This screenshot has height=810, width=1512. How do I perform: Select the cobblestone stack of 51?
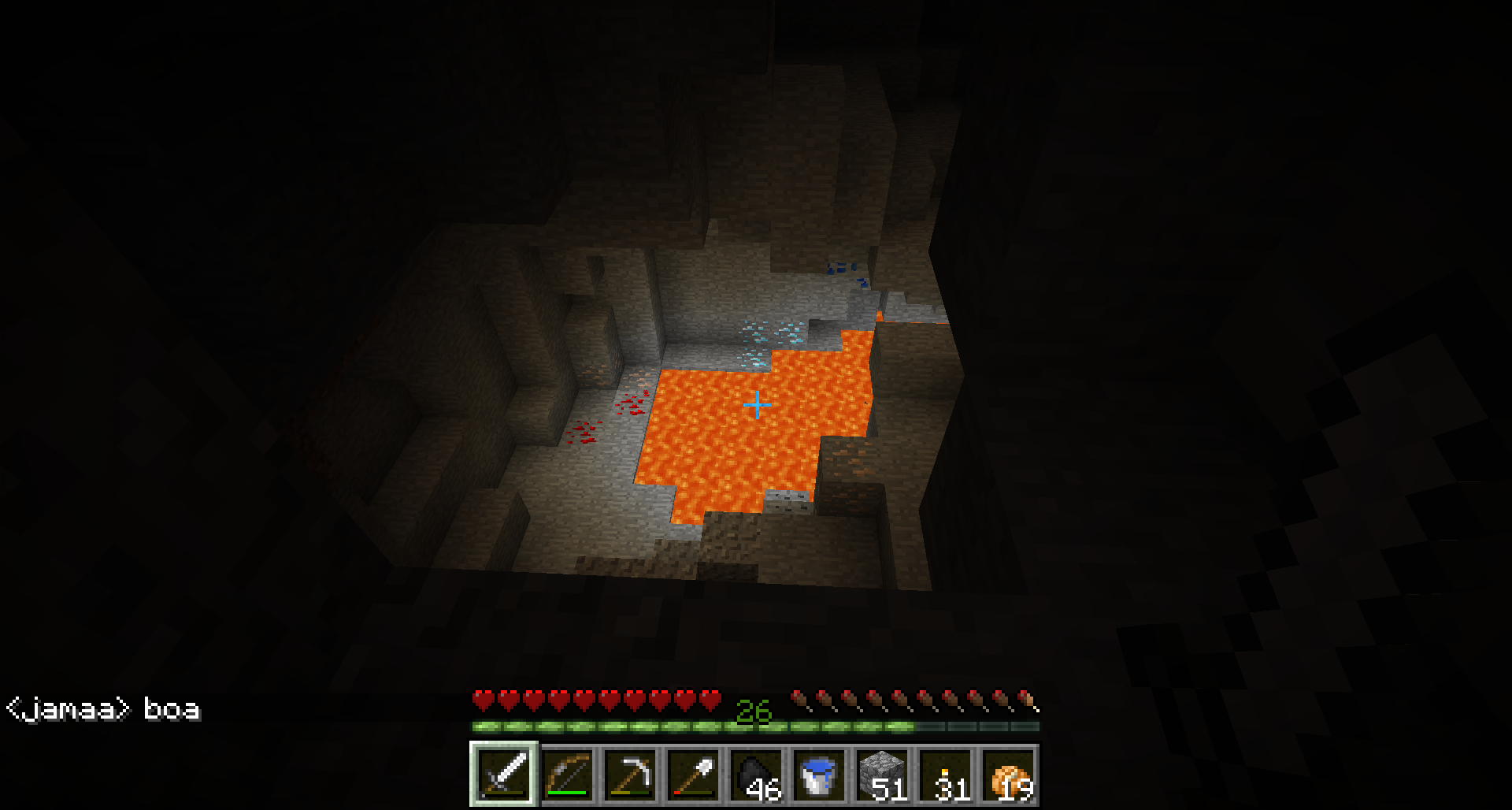coord(882,775)
